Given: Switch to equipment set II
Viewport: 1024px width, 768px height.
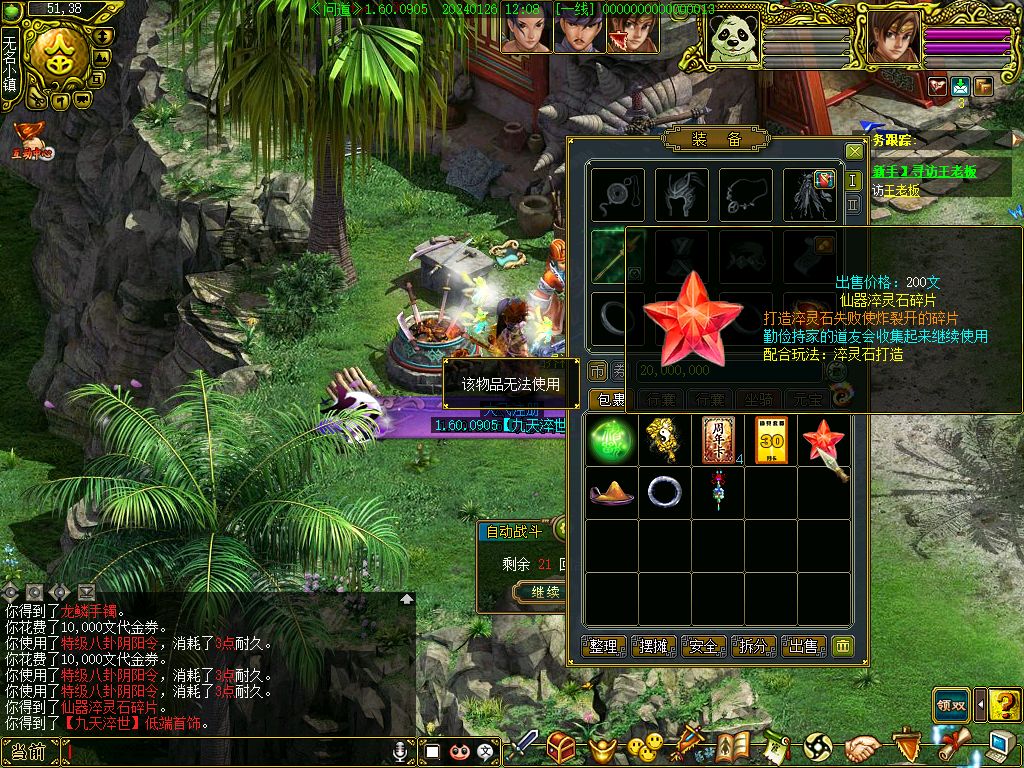Looking at the screenshot, I should 853,205.
